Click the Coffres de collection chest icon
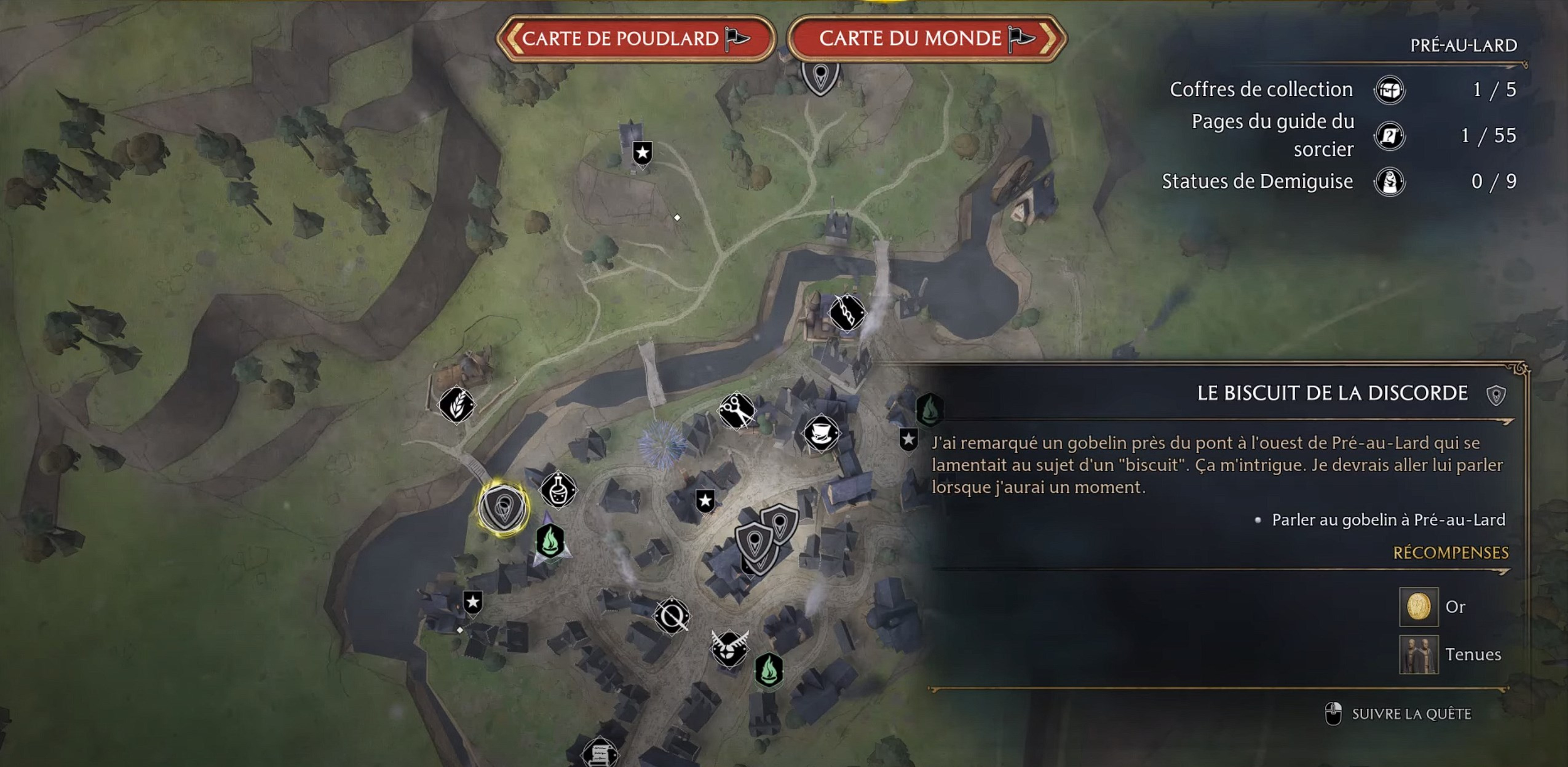1568x767 pixels. click(x=1389, y=91)
